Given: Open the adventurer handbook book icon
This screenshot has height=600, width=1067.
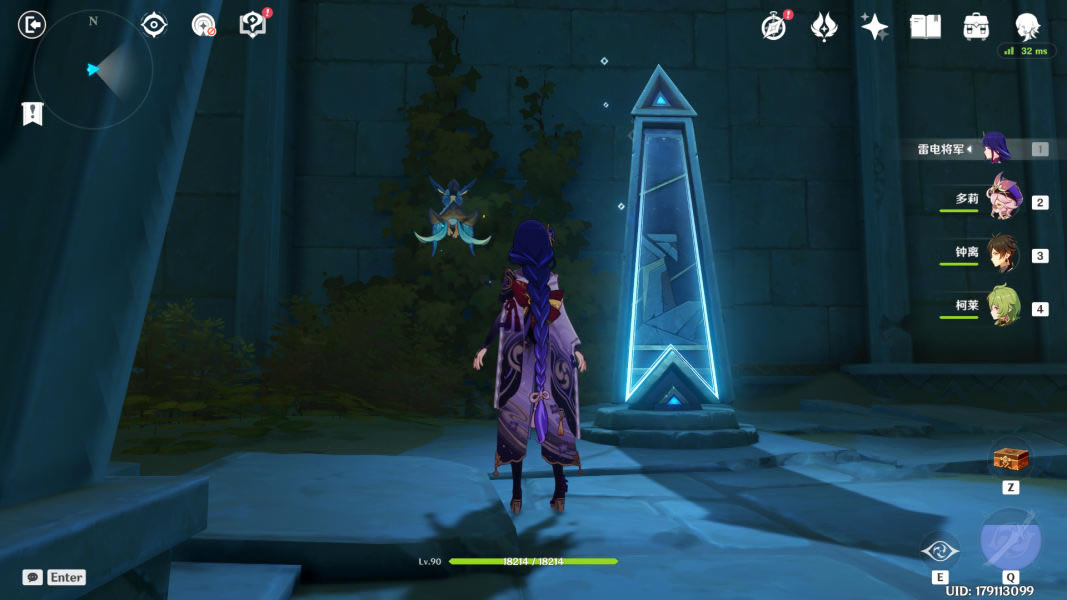Looking at the screenshot, I should (x=925, y=27).
